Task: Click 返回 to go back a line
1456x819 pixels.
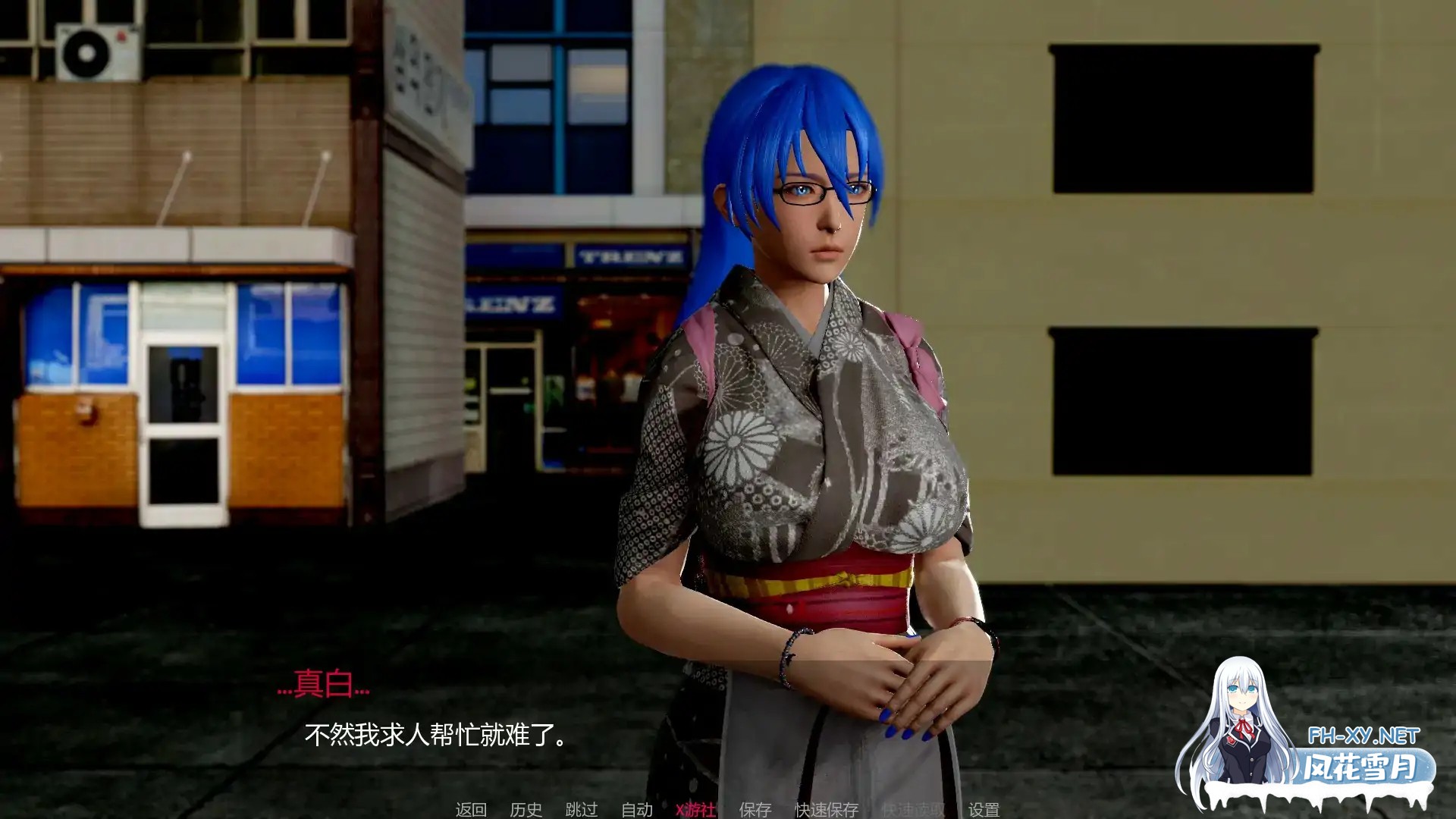Action: (472, 810)
